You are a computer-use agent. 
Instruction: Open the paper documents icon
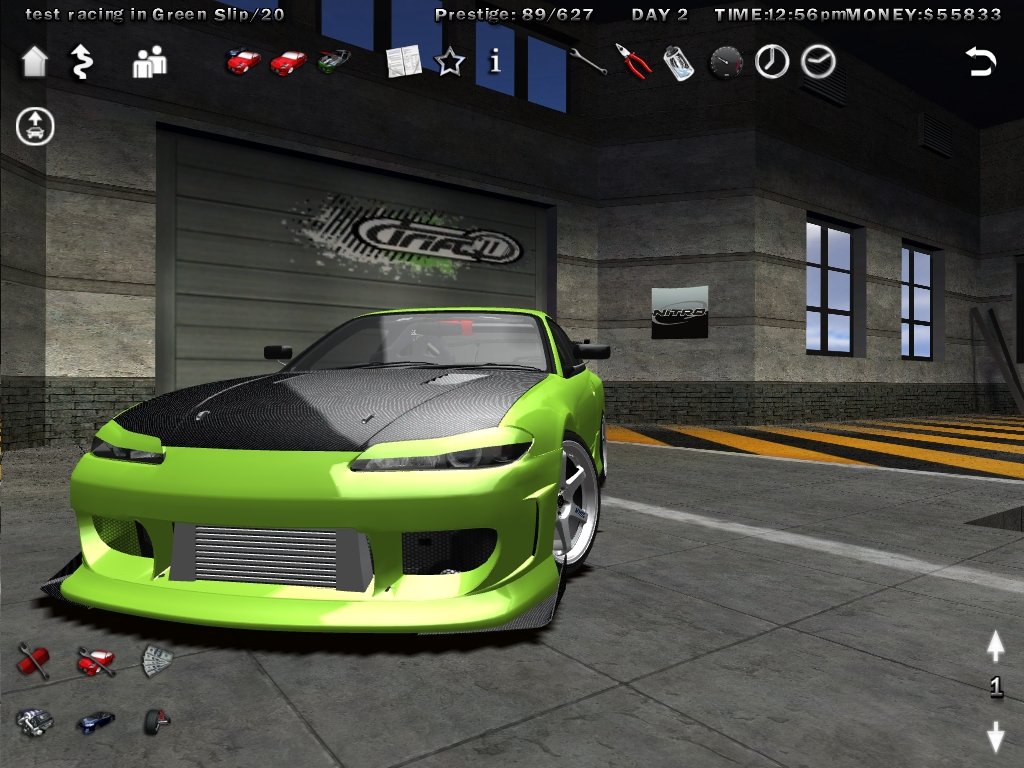pyautogui.click(x=404, y=62)
